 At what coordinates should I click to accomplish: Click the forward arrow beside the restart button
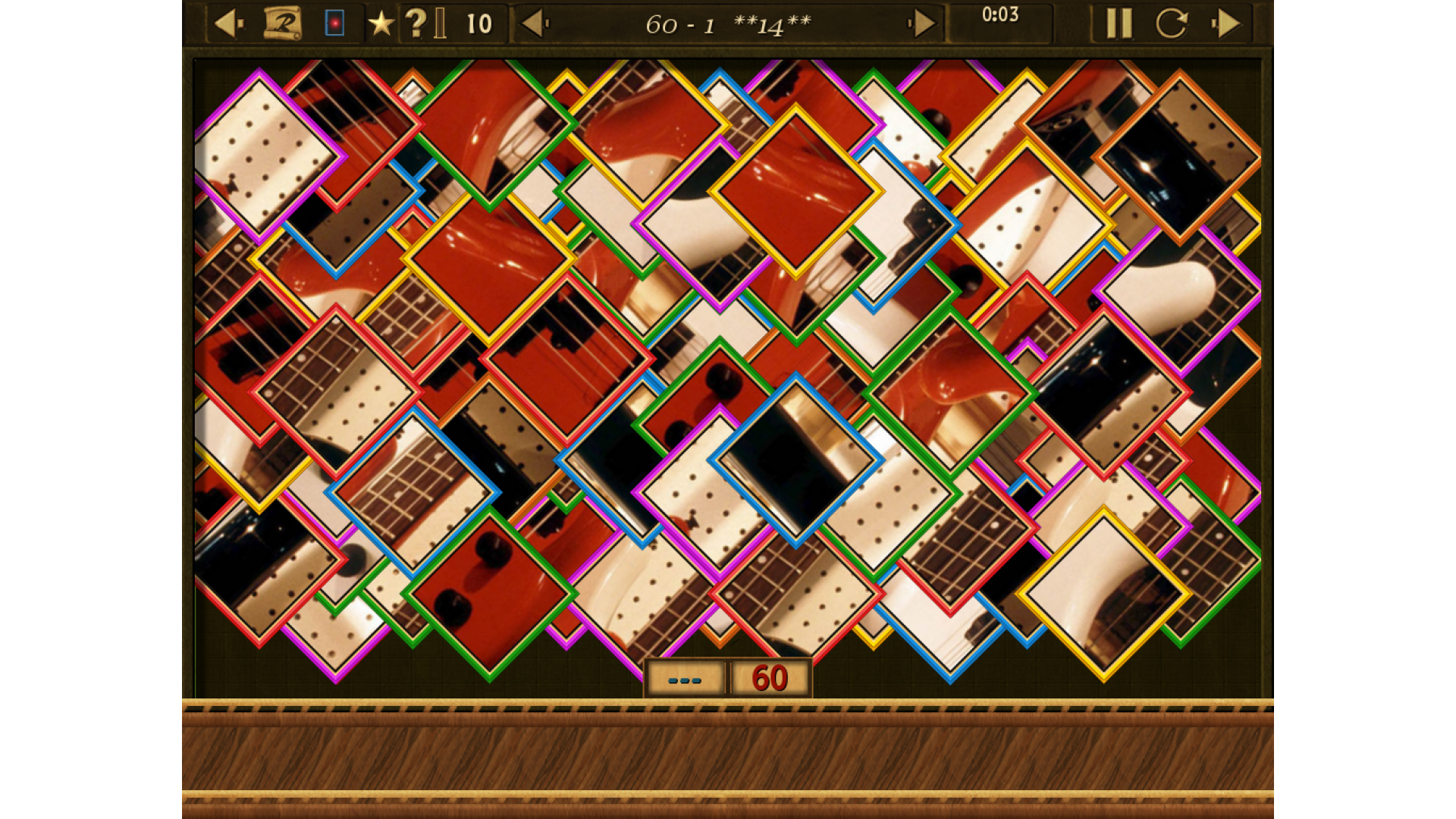coord(1226,24)
